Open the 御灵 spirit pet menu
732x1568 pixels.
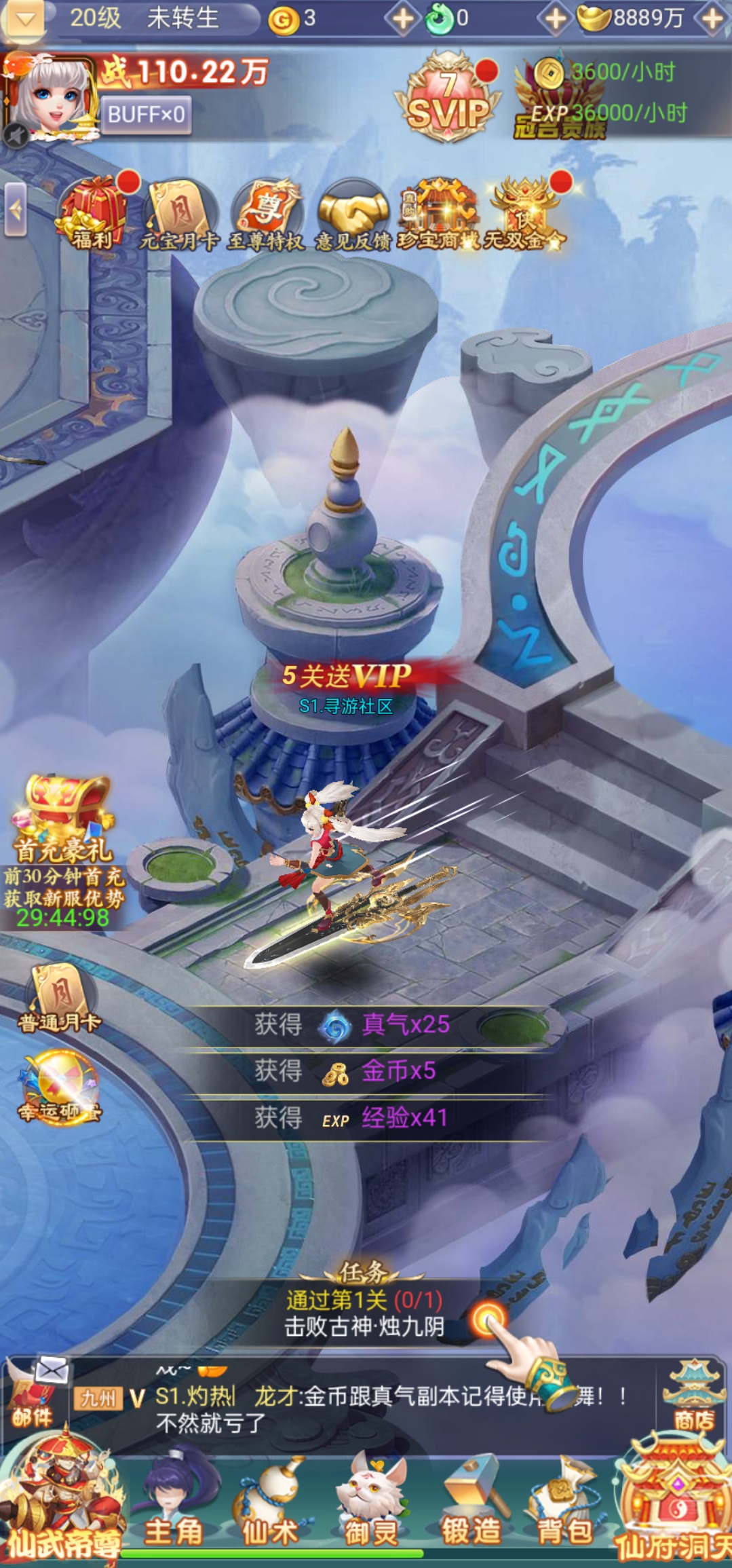370,1504
